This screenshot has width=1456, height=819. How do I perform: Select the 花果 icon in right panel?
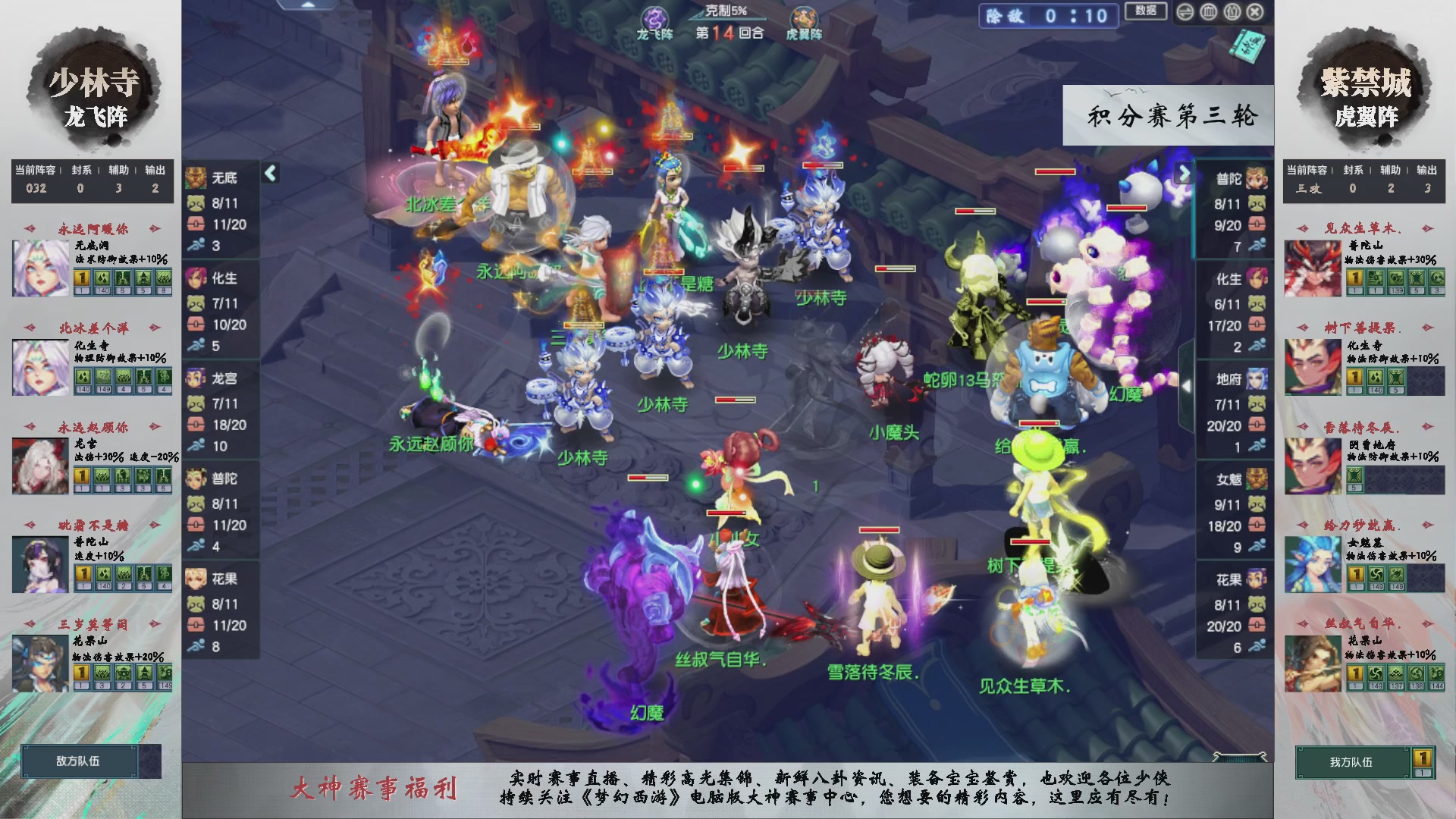(x=1255, y=580)
